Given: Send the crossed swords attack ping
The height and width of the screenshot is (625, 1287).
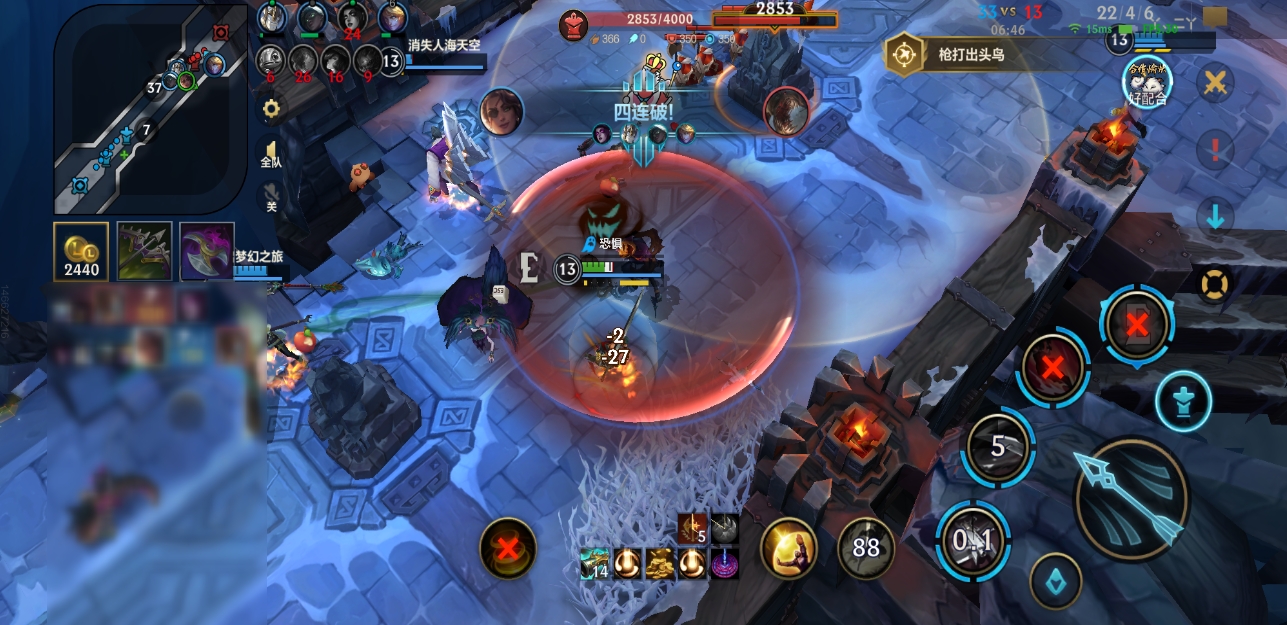Looking at the screenshot, I should pyautogui.click(x=1215, y=83).
